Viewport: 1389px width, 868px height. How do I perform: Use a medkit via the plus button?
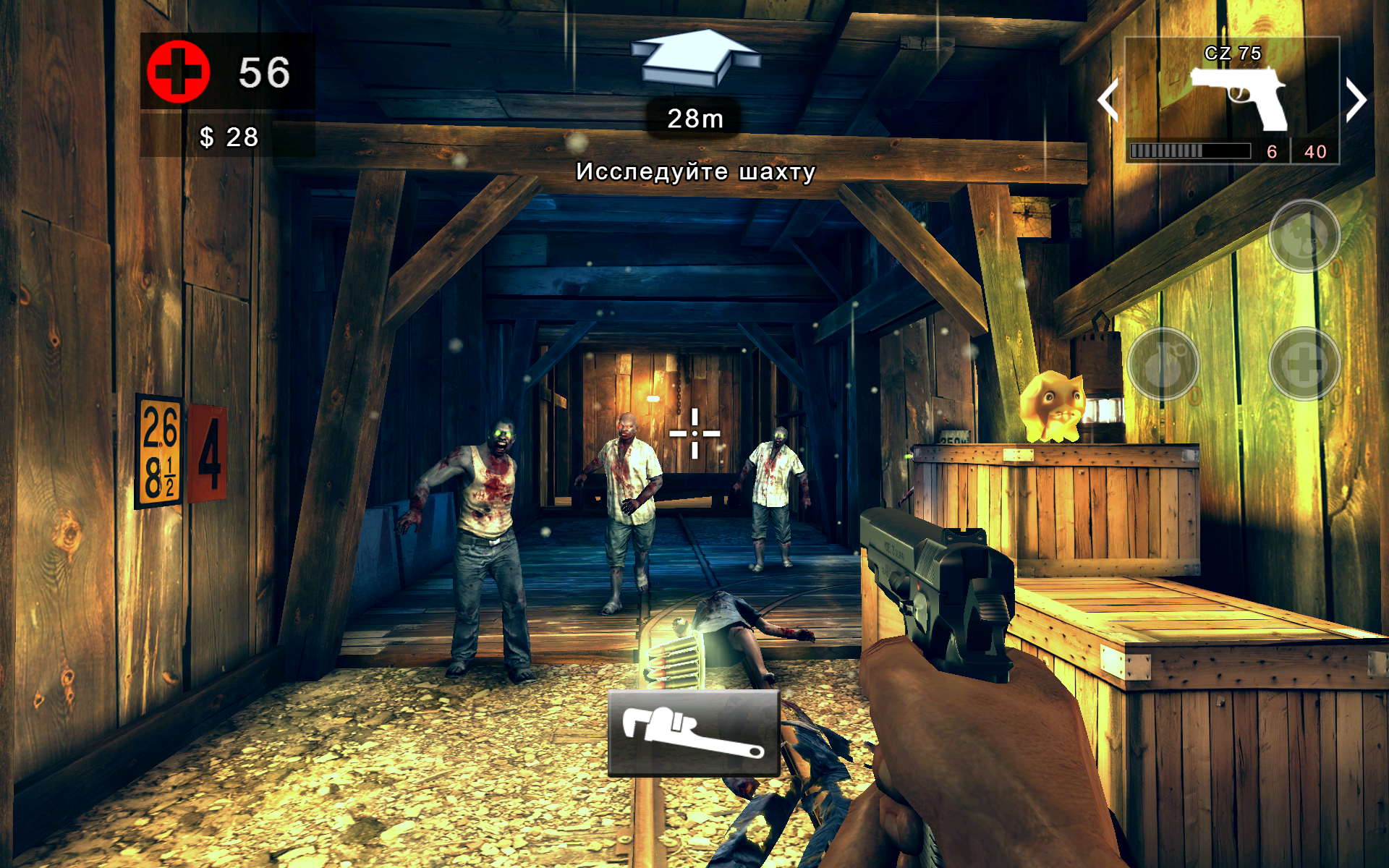tap(1304, 364)
